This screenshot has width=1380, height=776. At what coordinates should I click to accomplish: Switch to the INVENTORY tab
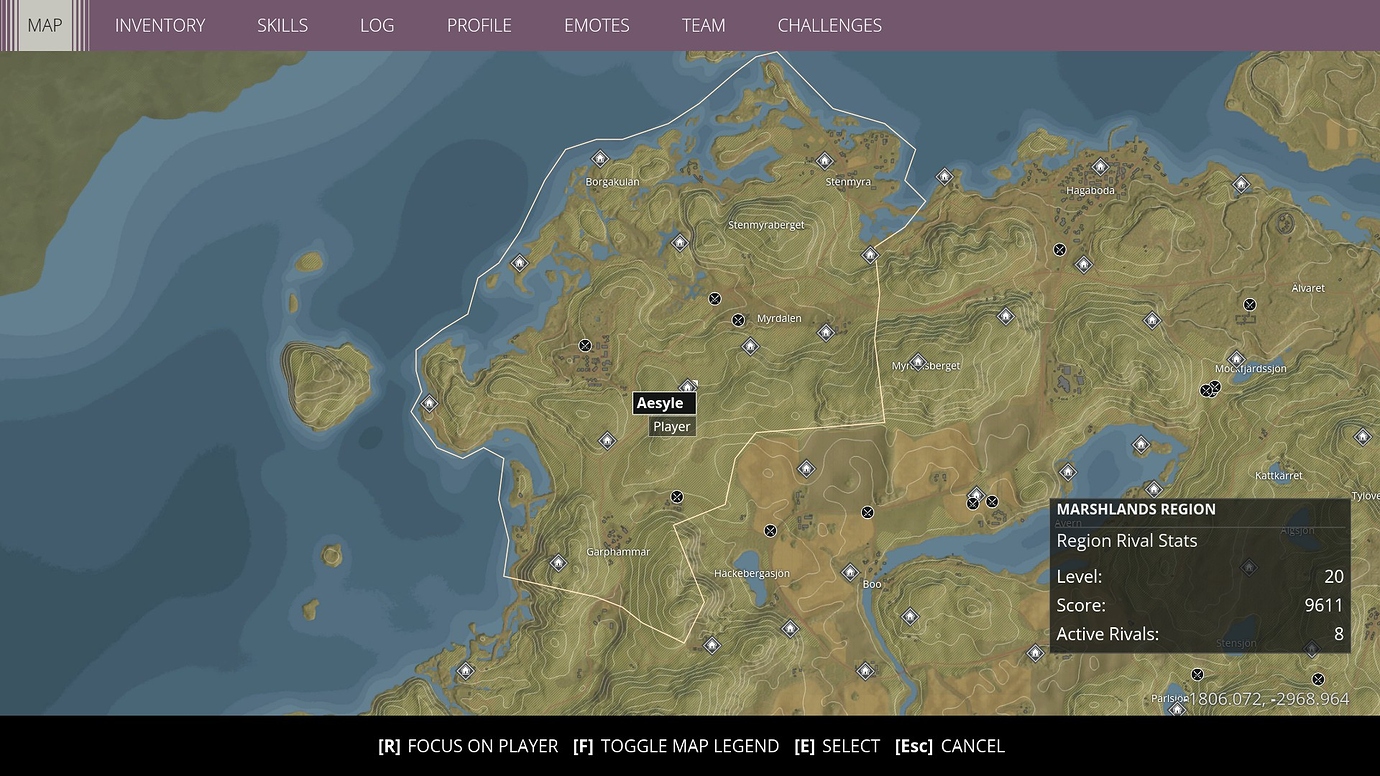pos(160,25)
